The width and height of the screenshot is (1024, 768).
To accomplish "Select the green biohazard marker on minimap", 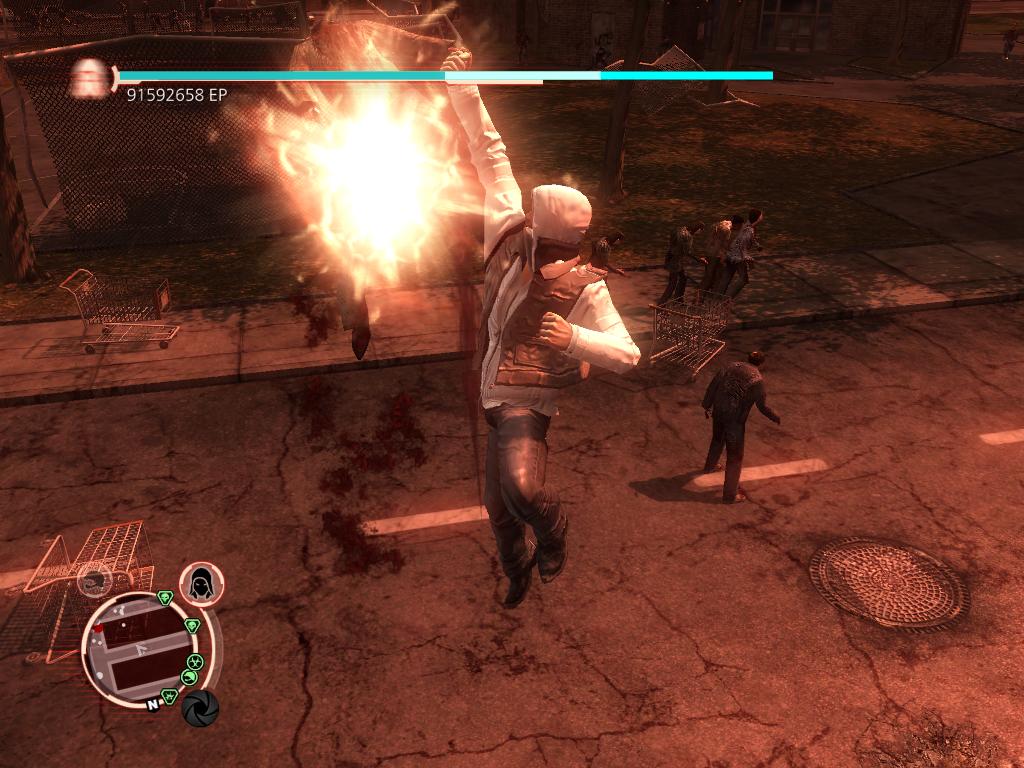I will [x=195, y=662].
